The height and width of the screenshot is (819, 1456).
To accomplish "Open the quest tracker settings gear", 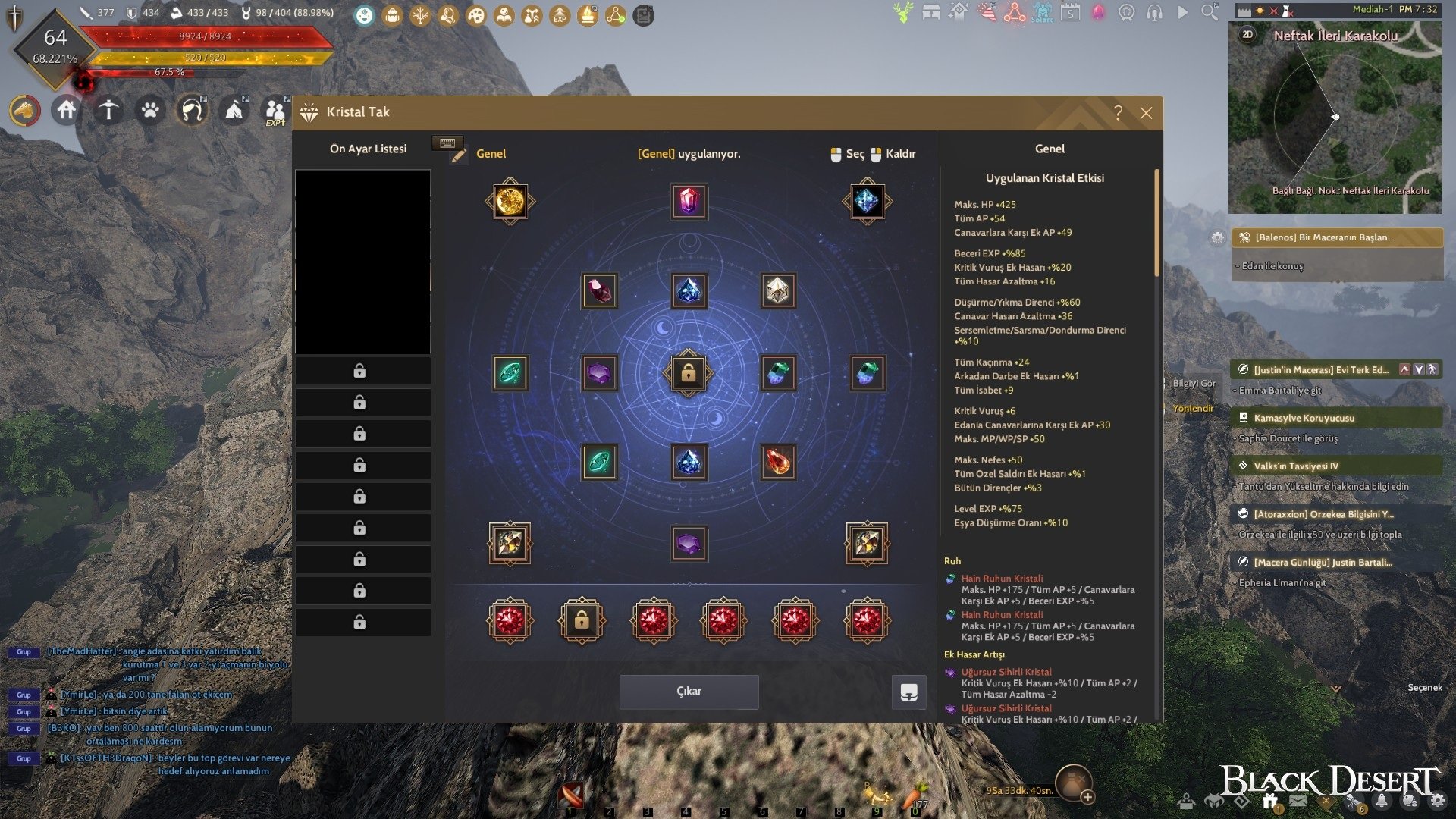I will tap(1217, 237).
